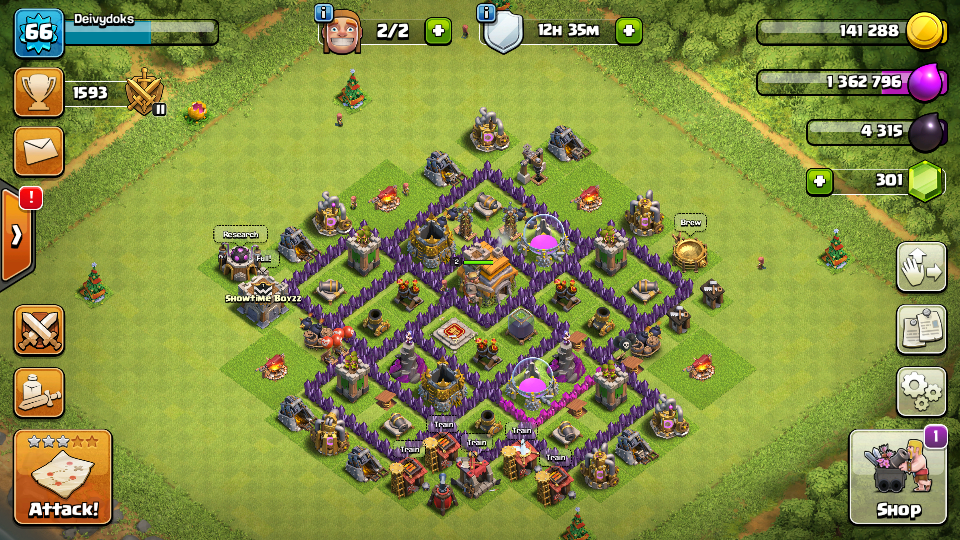Screen dimensions: 960x540
Task: Open the mail envelope inbox
Action: pyautogui.click(x=39, y=151)
